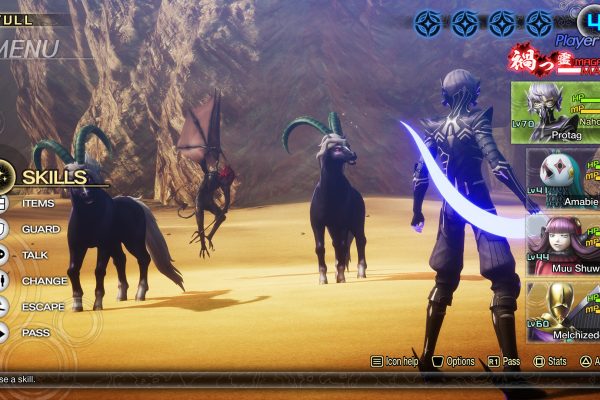Select Talk to negotiate
The width and height of the screenshot is (600, 400).
click(x=35, y=255)
